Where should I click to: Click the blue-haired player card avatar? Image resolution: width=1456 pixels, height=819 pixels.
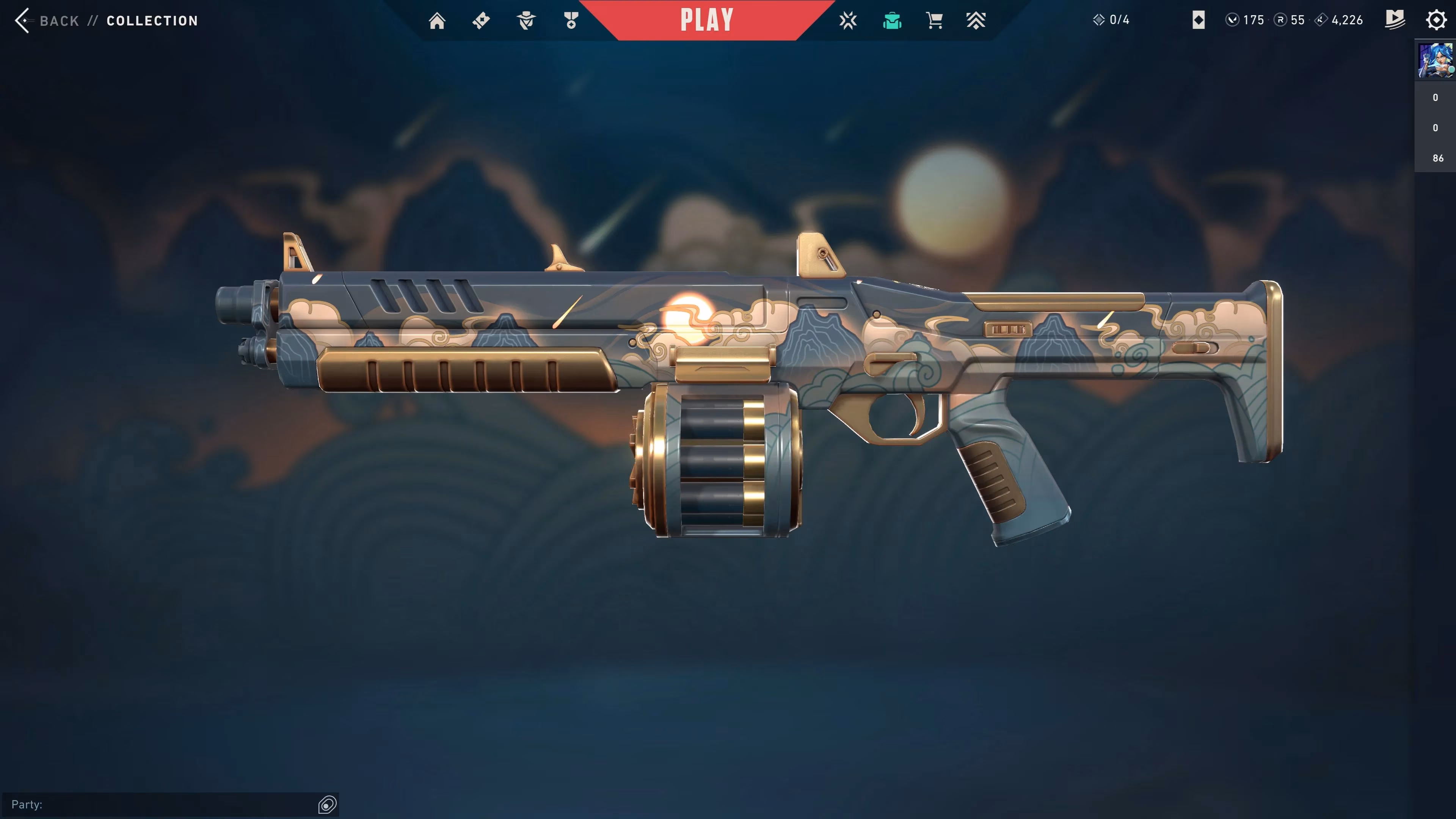click(1435, 61)
